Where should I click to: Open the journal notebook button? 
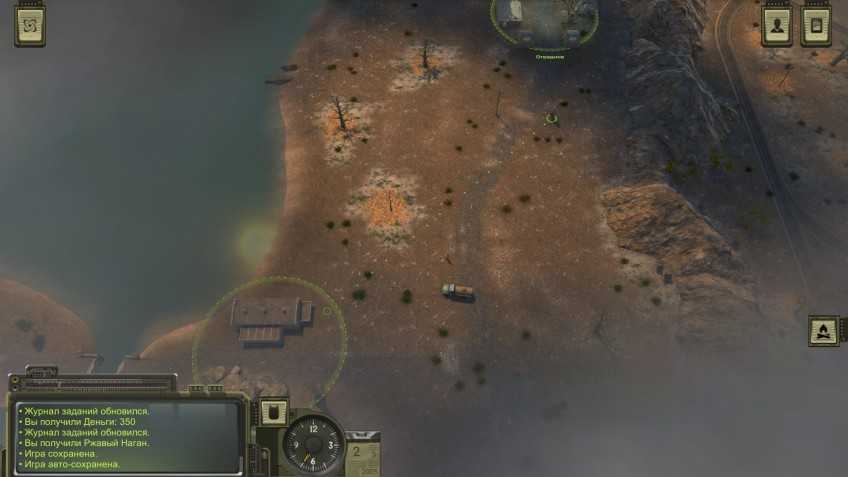point(816,26)
